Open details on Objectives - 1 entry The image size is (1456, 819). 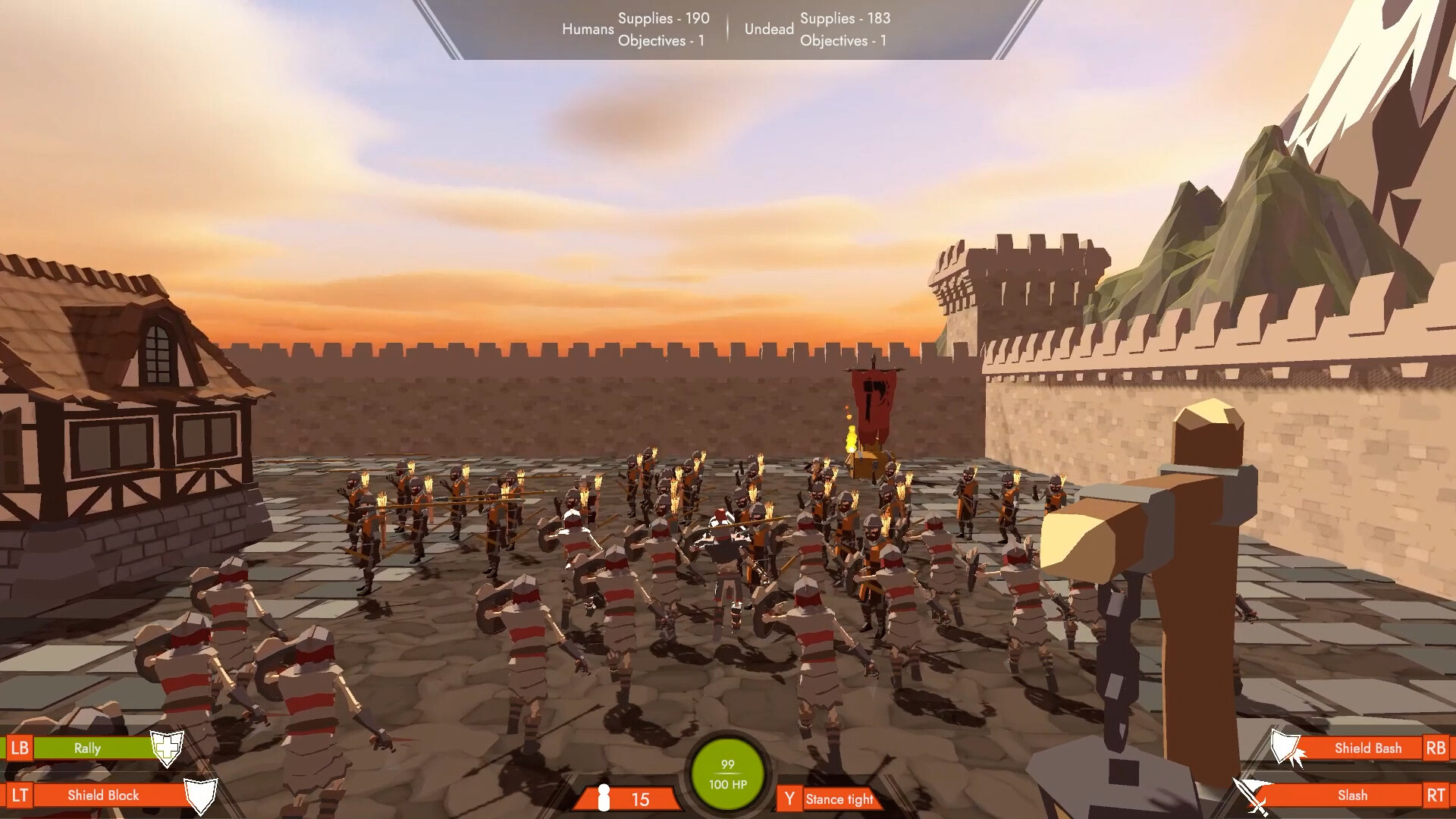662,42
